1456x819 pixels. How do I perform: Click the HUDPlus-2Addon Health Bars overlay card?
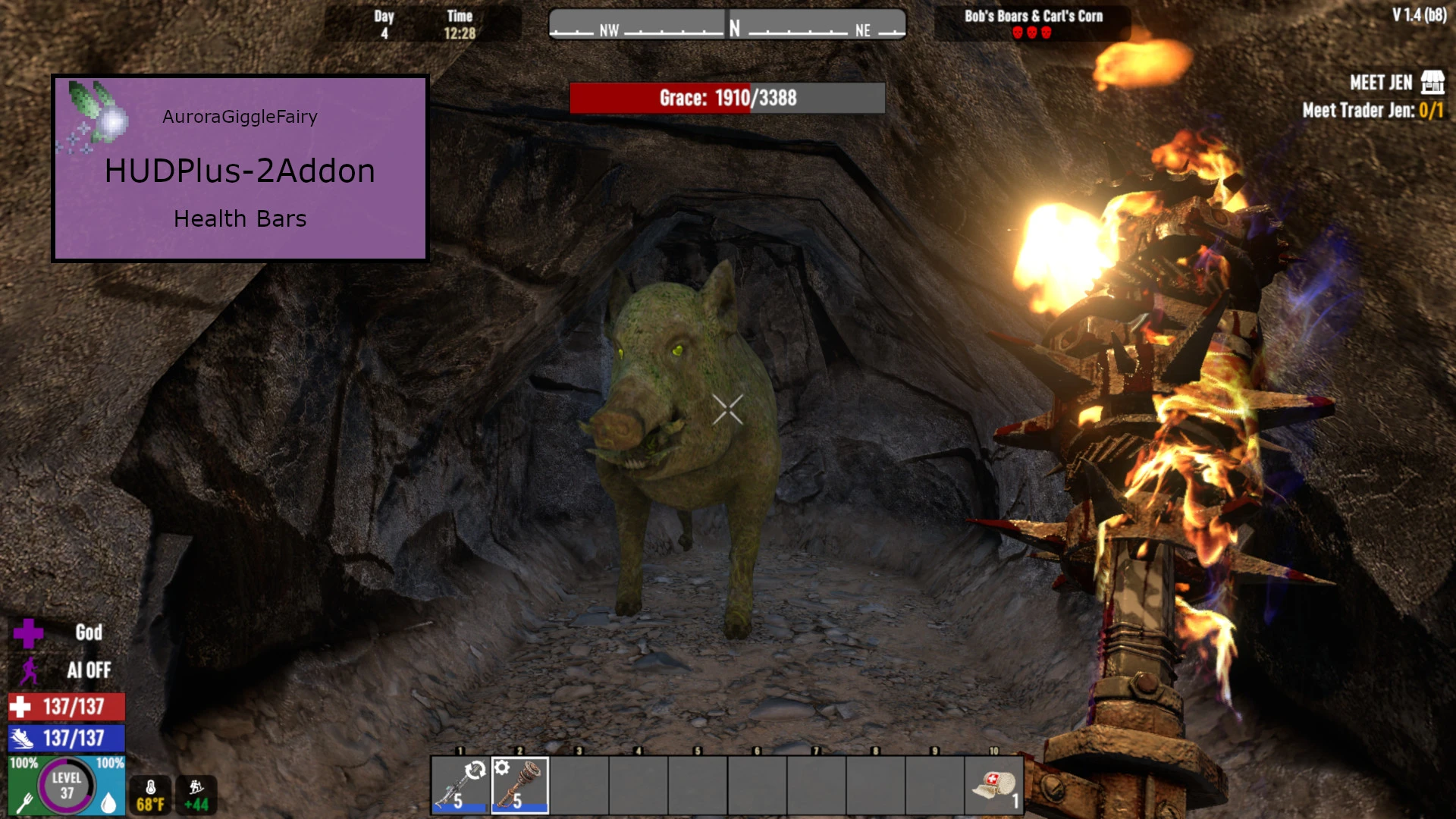coord(240,168)
